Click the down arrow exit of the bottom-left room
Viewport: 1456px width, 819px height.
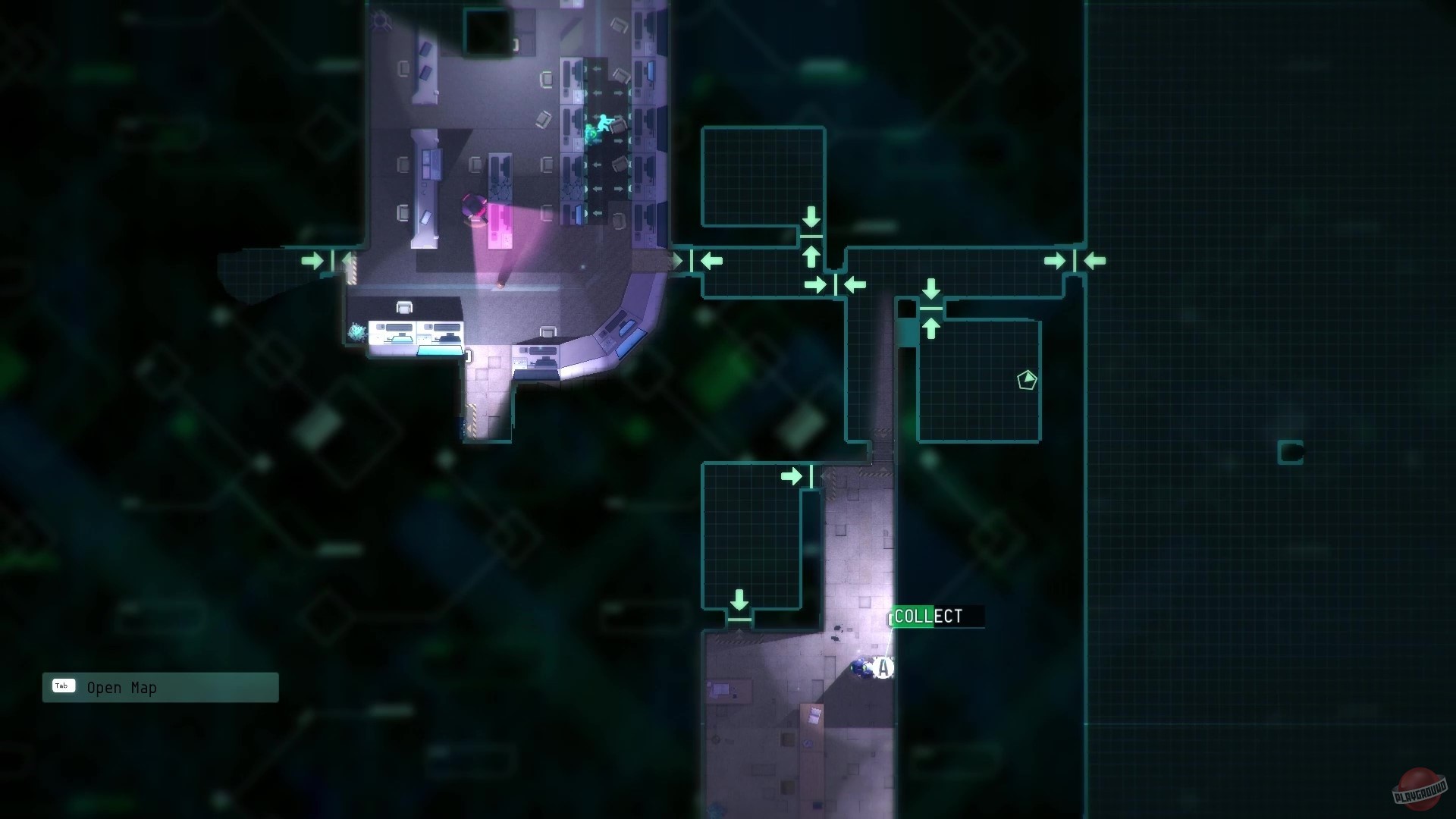pos(740,600)
